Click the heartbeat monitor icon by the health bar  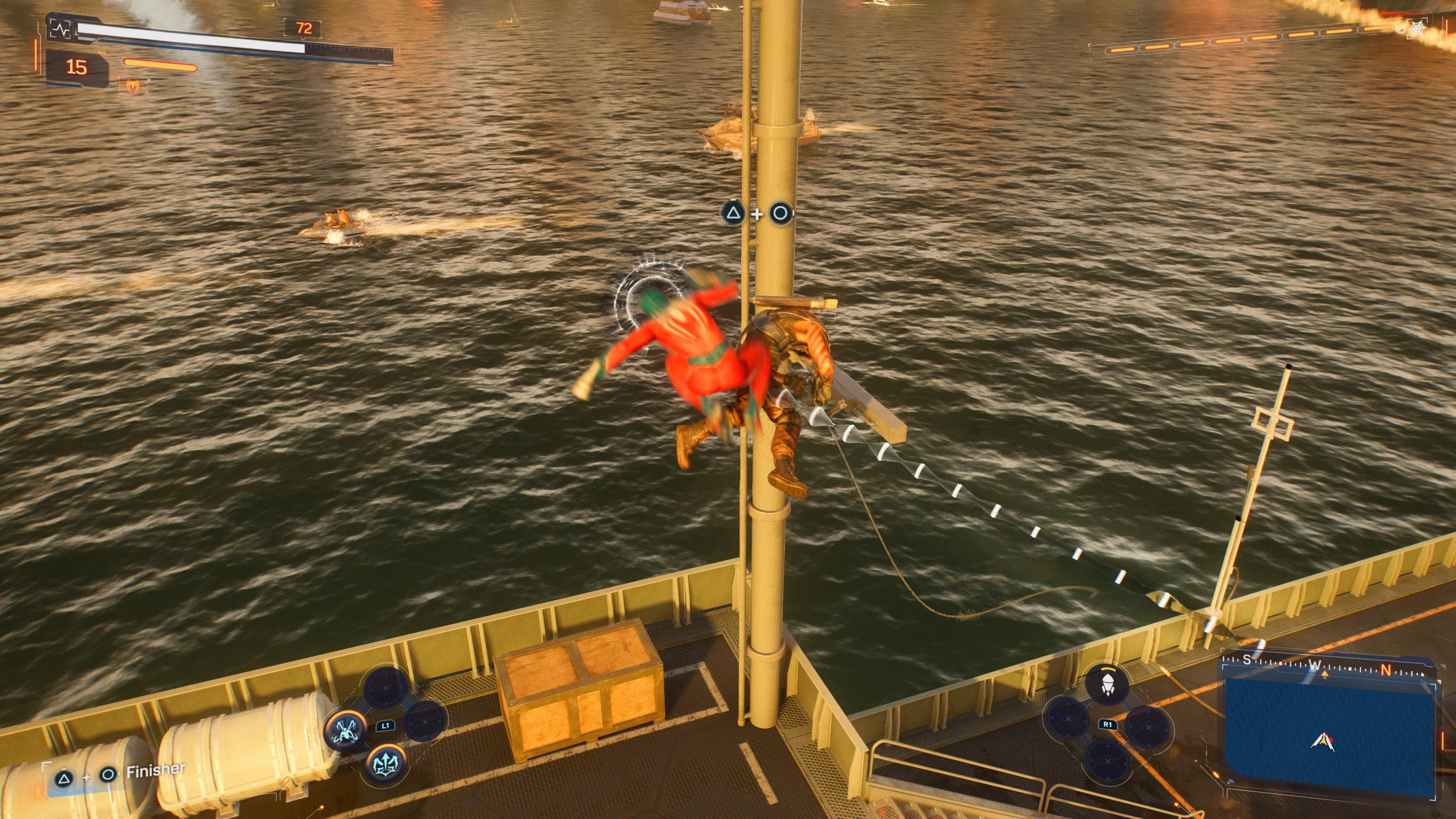pos(61,29)
